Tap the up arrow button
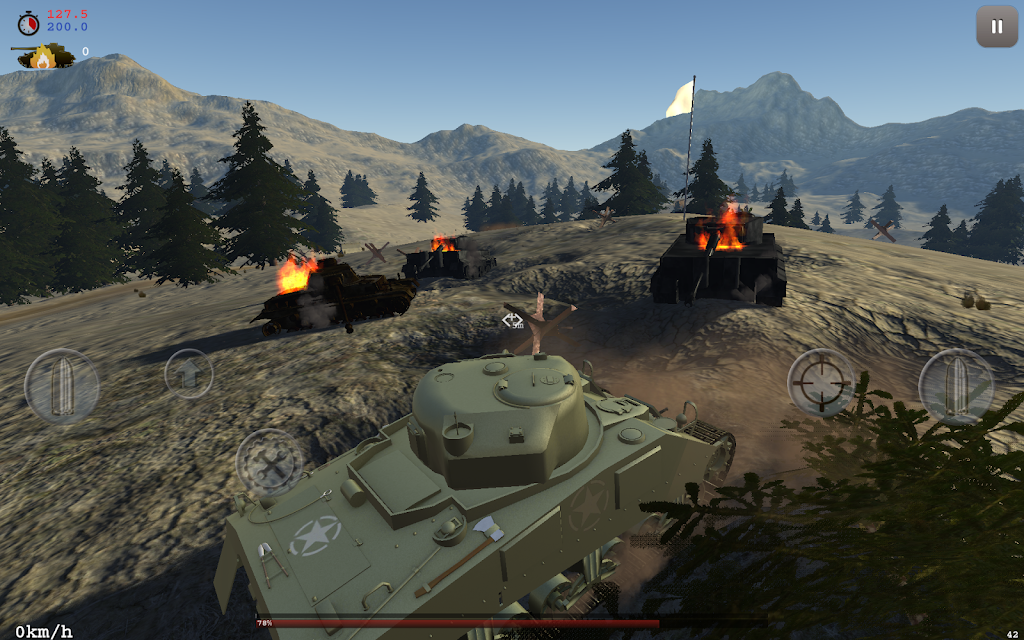Image resolution: width=1024 pixels, height=640 pixels. [189, 373]
